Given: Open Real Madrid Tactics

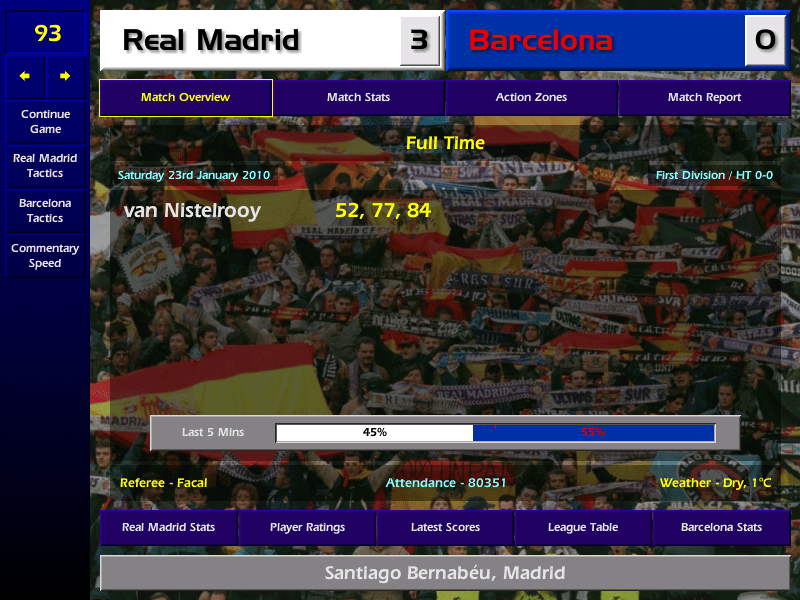Looking at the screenshot, I should pyautogui.click(x=45, y=165).
